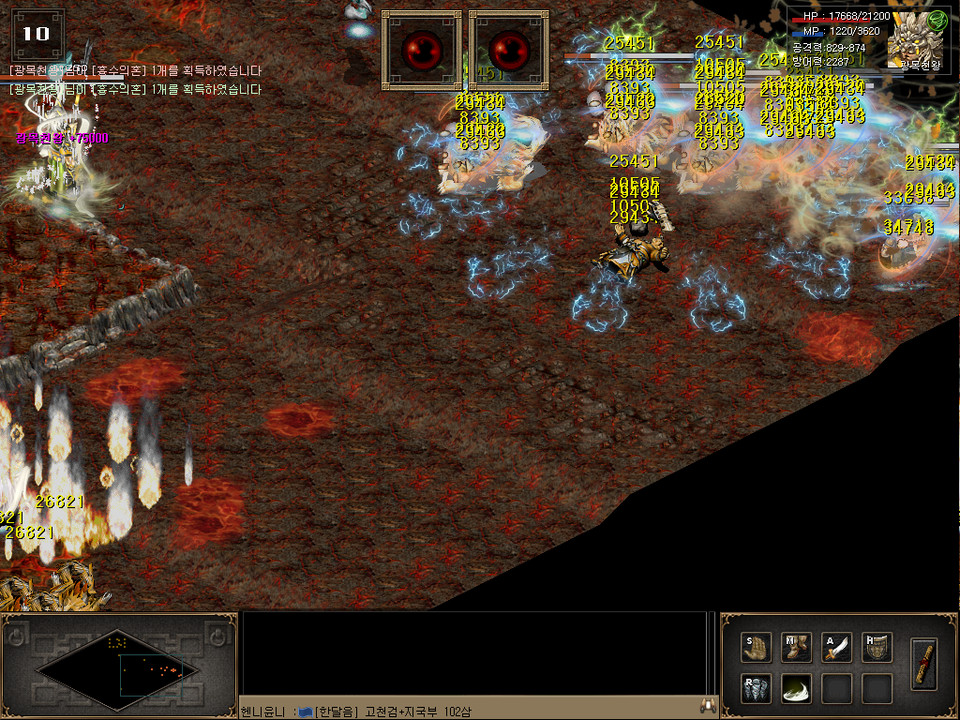
Task: Select the open hand skill slot
Action: tap(757, 647)
